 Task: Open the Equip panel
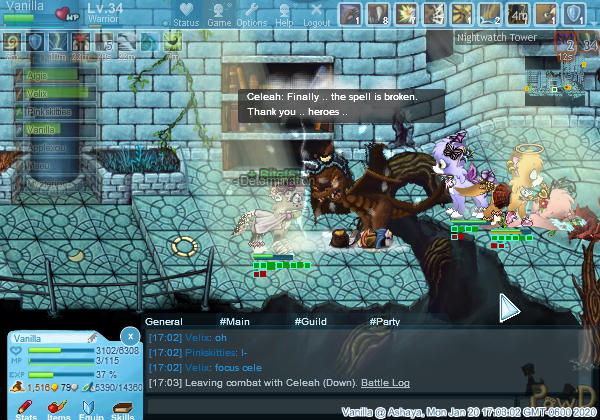point(90,410)
